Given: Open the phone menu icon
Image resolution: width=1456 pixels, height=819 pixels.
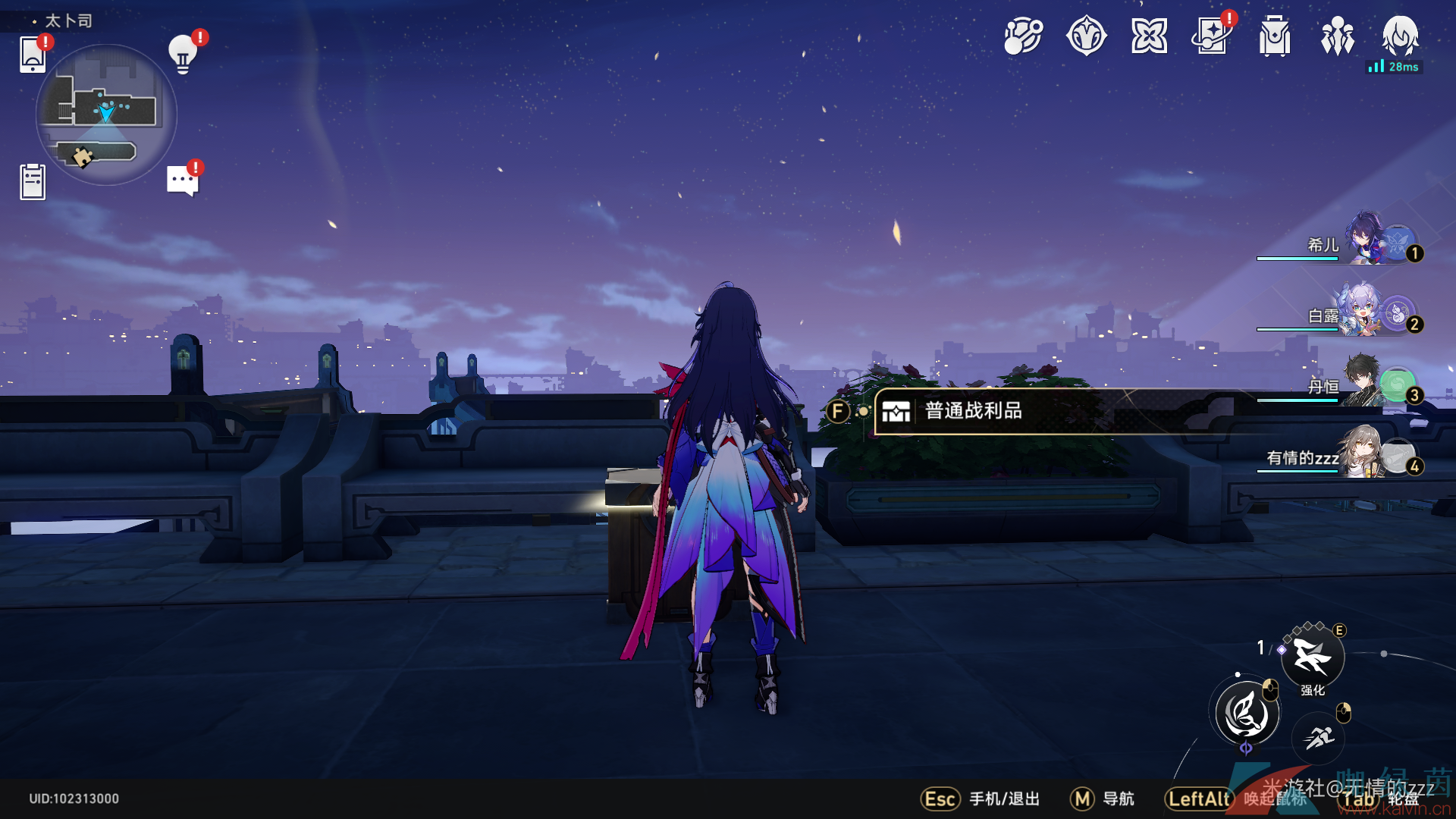Looking at the screenshot, I should (x=33, y=54).
